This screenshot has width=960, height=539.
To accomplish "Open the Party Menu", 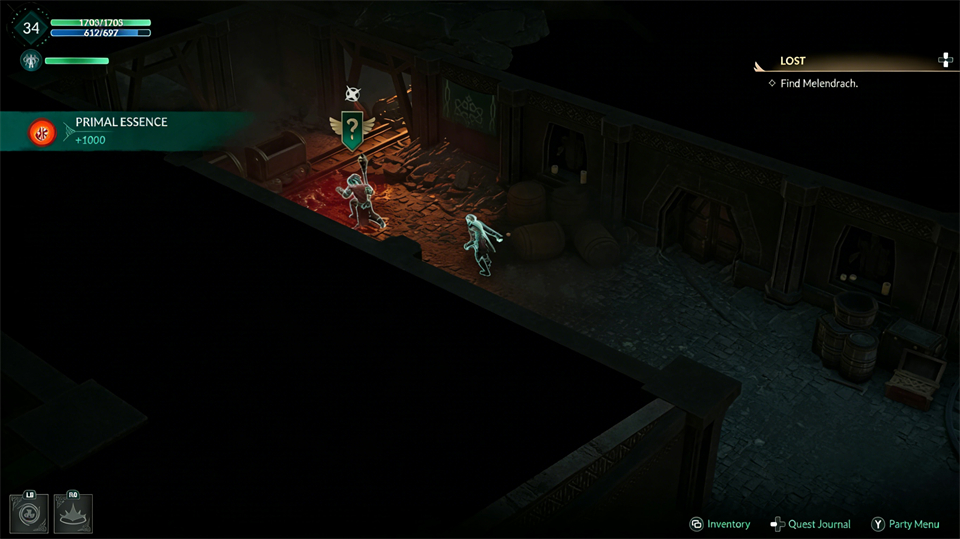I will 905,524.
